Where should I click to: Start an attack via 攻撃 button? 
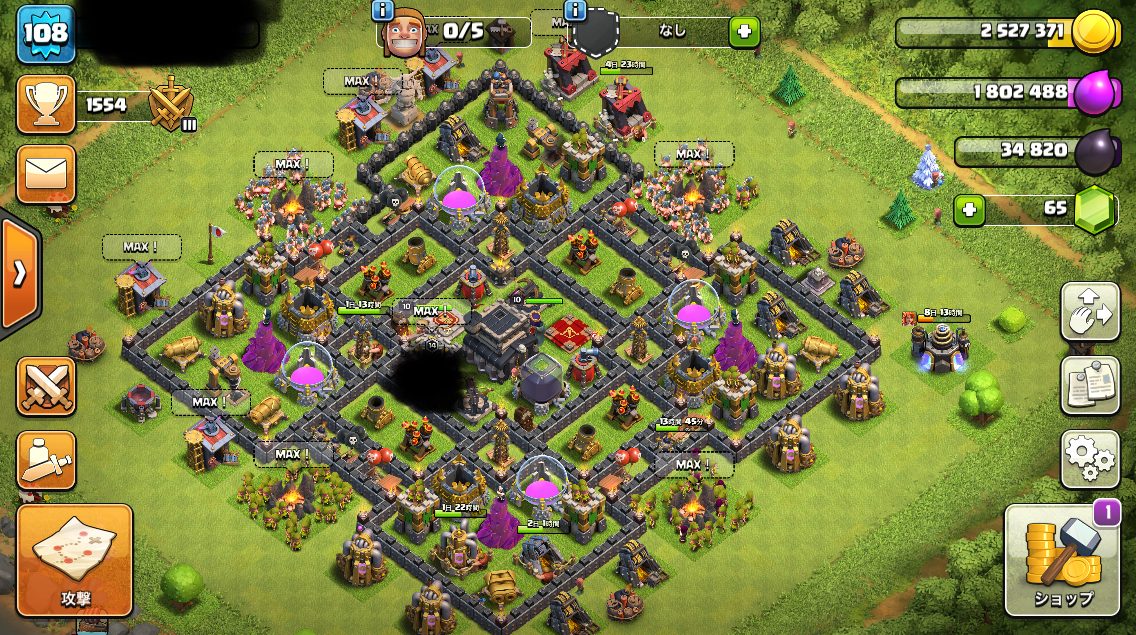click(x=75, y=560)
